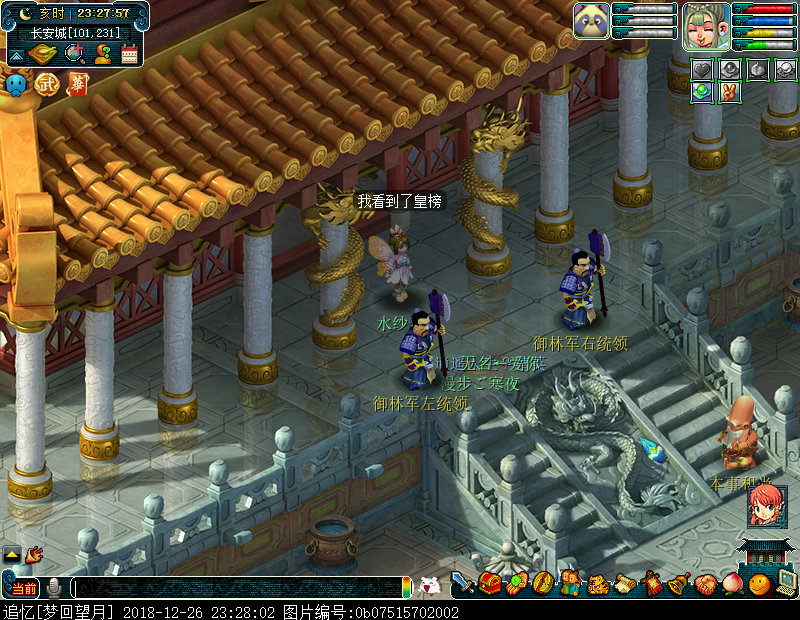
Task: Open the calendar icon
Action: [x=129, y=54]
